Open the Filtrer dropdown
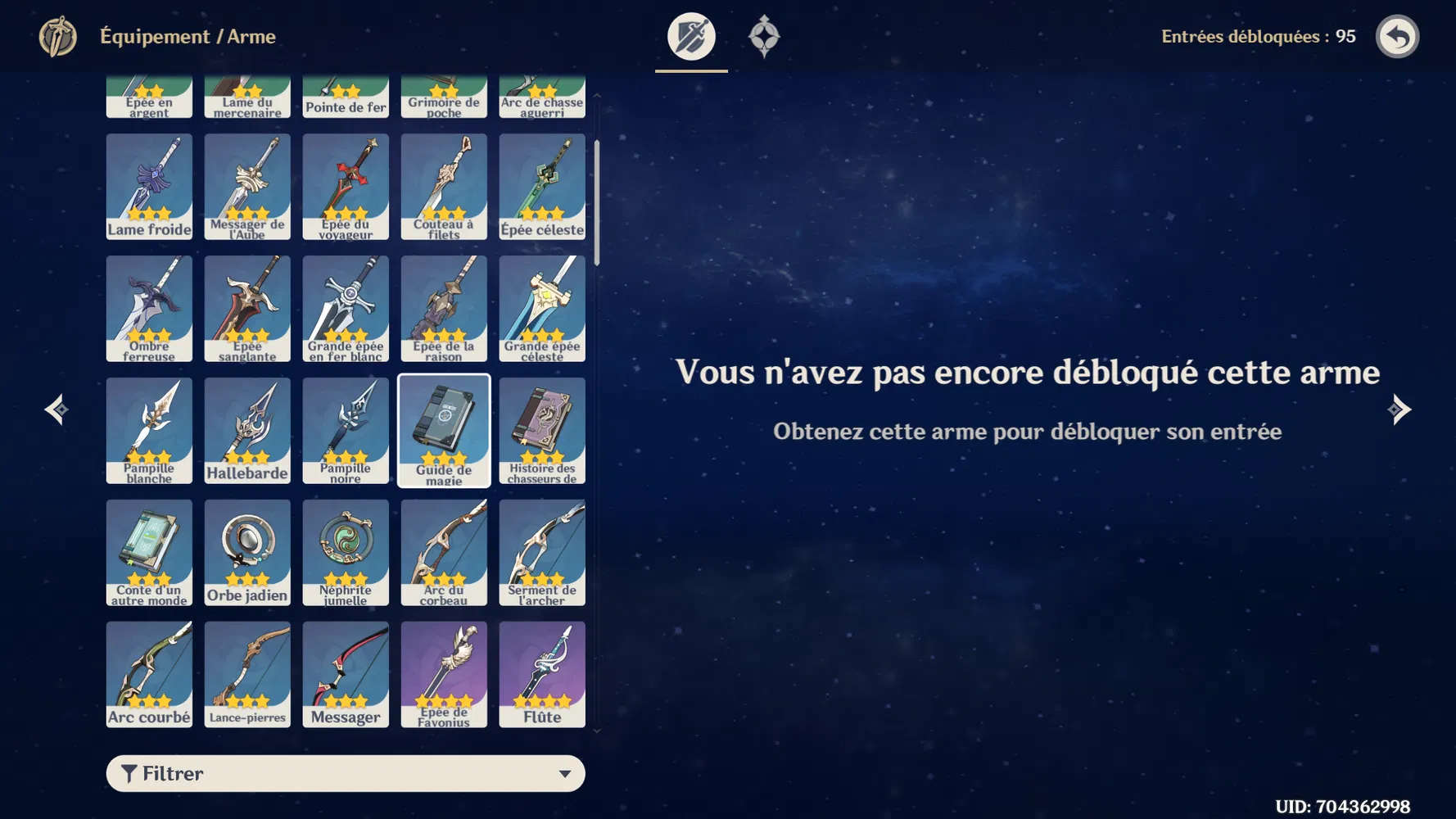 click(x=345, y=772)
